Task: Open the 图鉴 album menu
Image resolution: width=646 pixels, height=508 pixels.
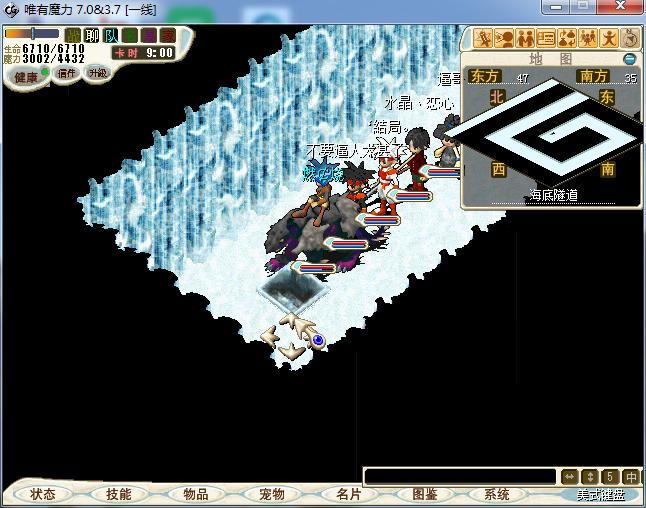Action: 424,494
